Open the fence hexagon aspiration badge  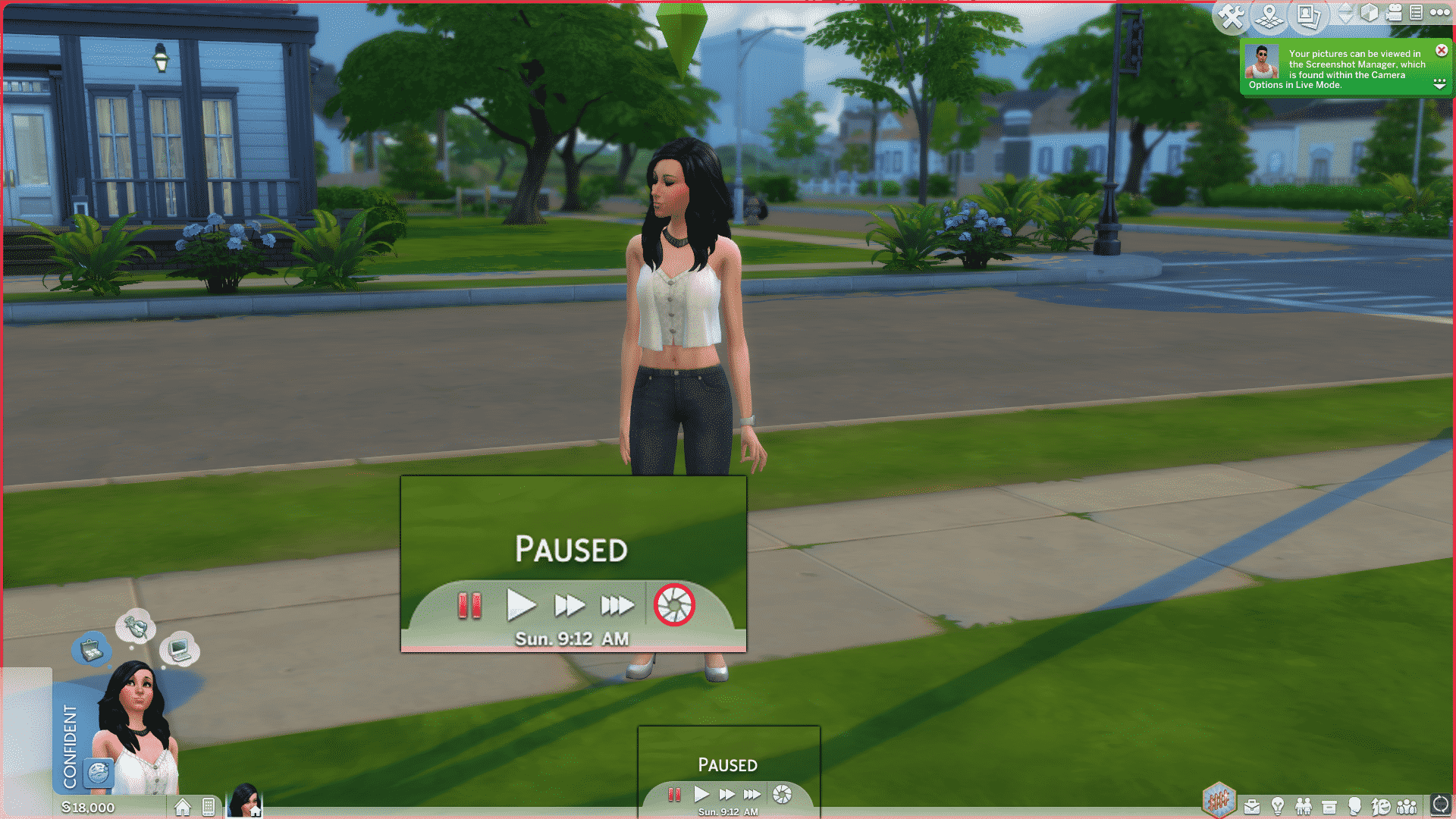tap(1219, 800)
